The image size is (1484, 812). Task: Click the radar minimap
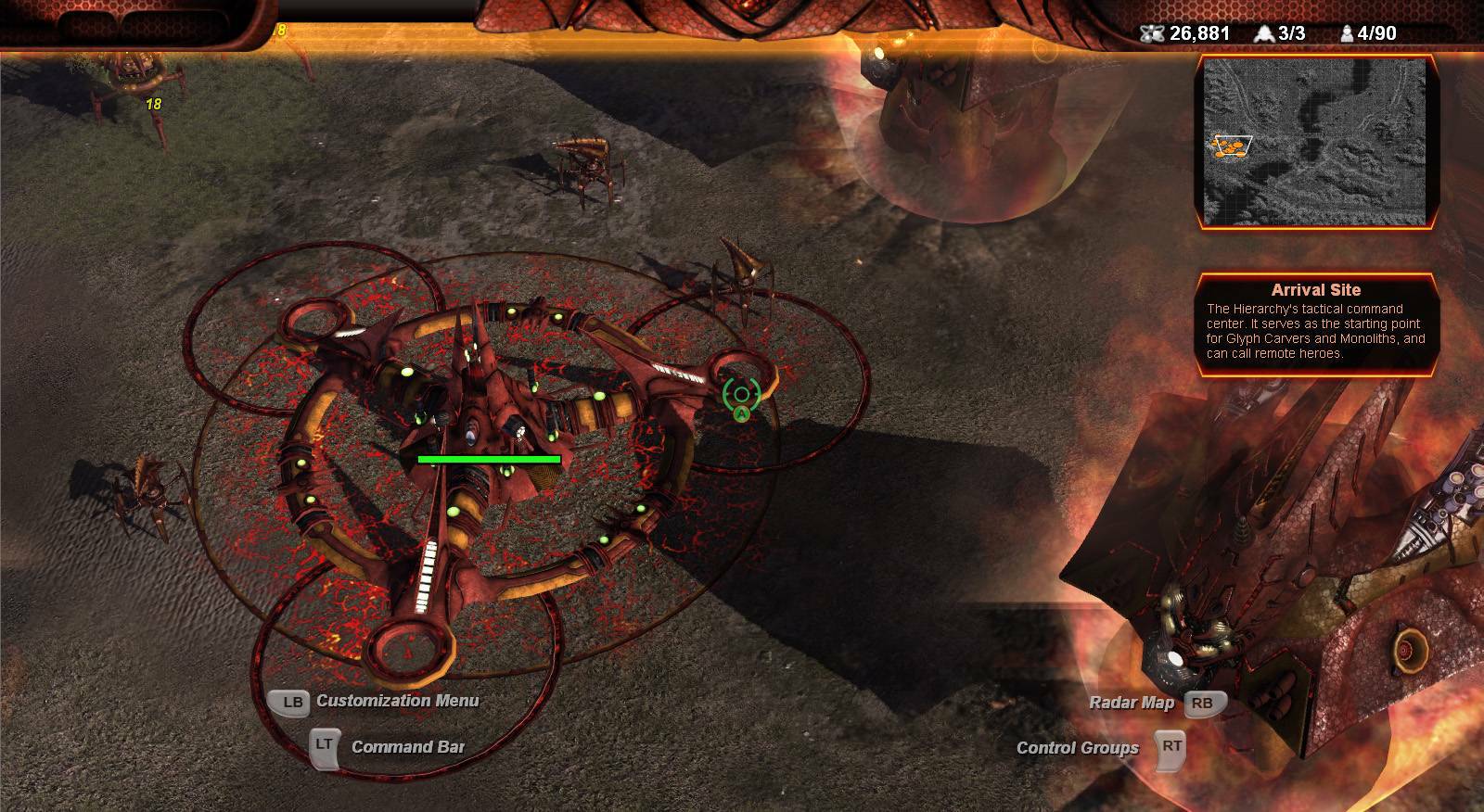click(1315, 141)
